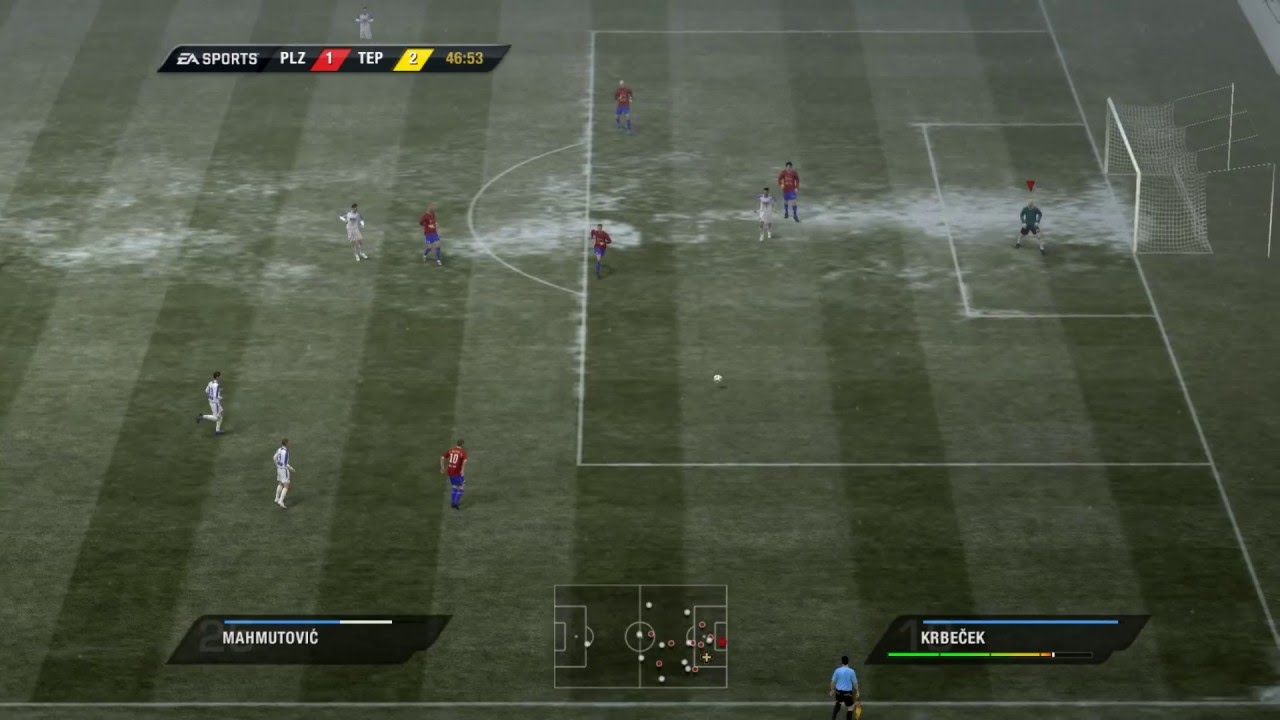Screen dimensions: 1280x720
Task: Click the pitch radar minimap
Action: tap(640, 636)
